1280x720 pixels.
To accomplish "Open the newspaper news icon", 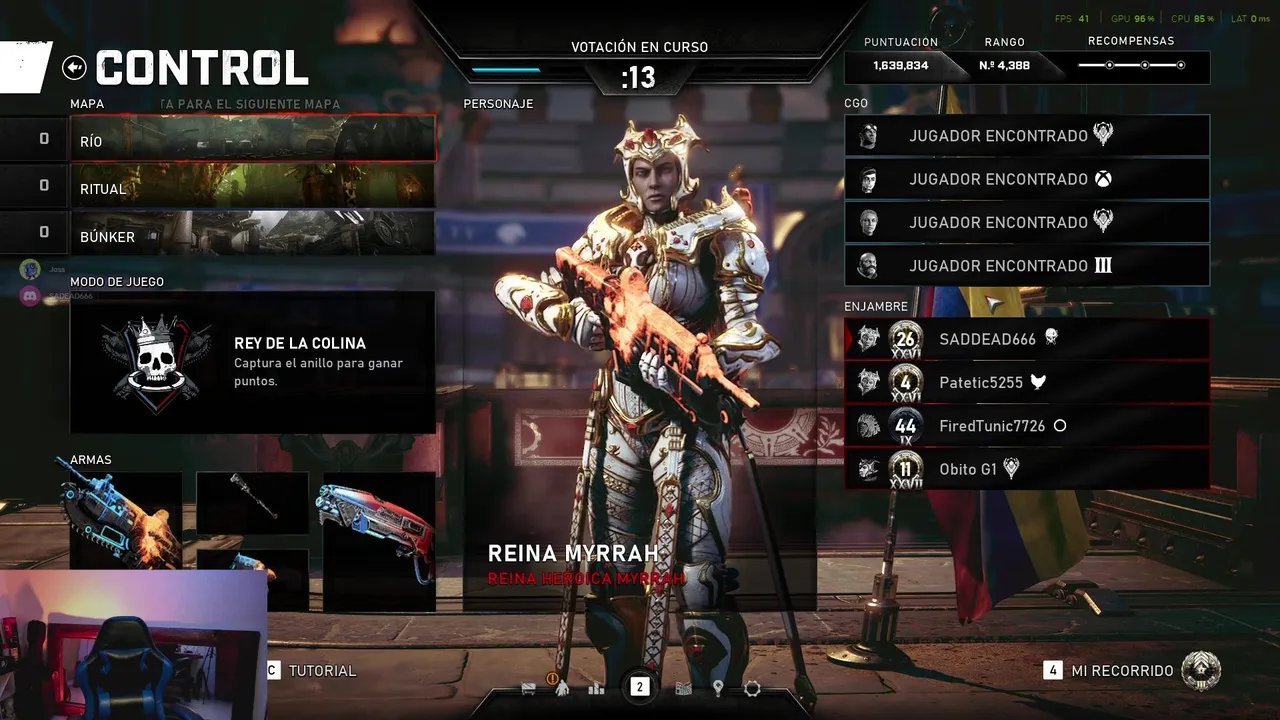I will (x=684, y=688).
